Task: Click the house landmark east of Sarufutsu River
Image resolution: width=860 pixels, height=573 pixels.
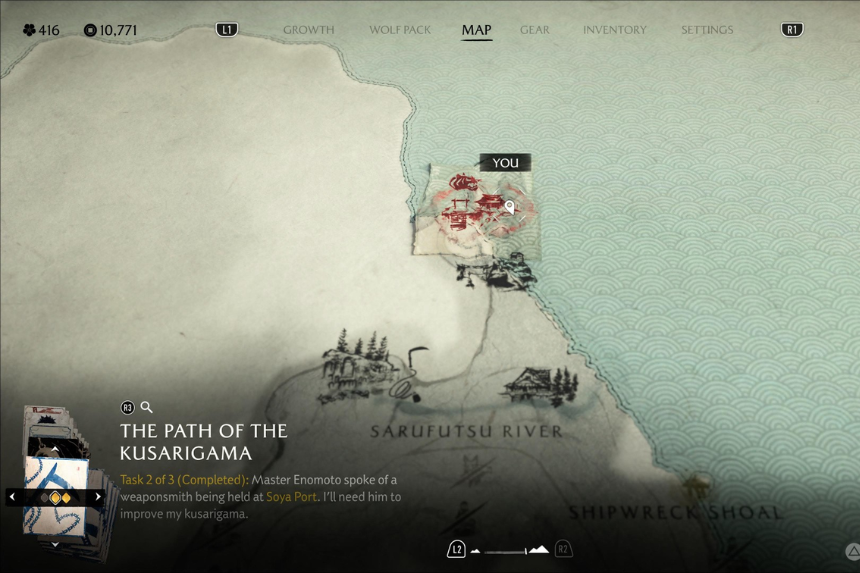Action: pyautogui.click(x=540, y=385)
